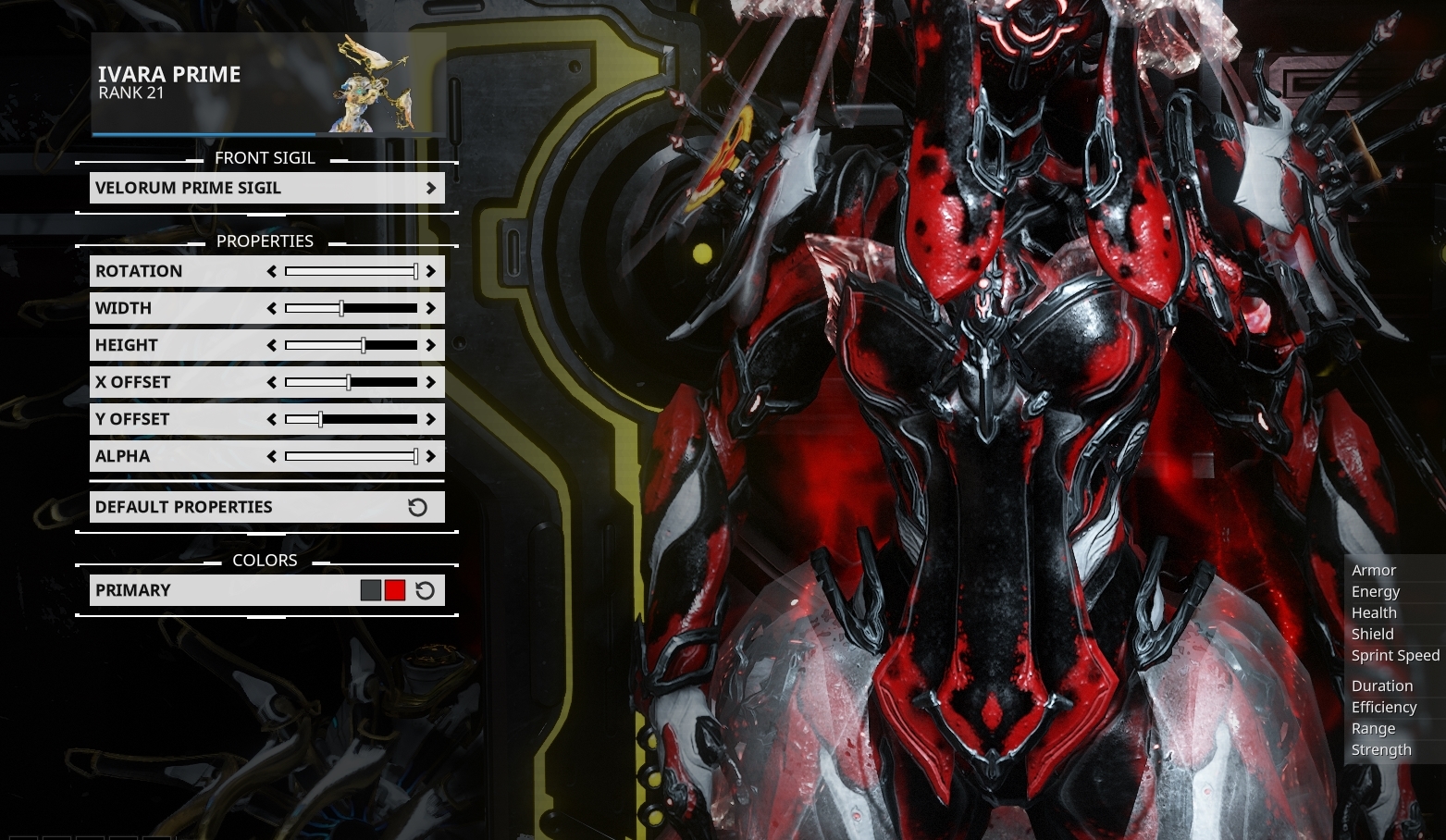Select the gray Primary color swatch

point(370,589)
